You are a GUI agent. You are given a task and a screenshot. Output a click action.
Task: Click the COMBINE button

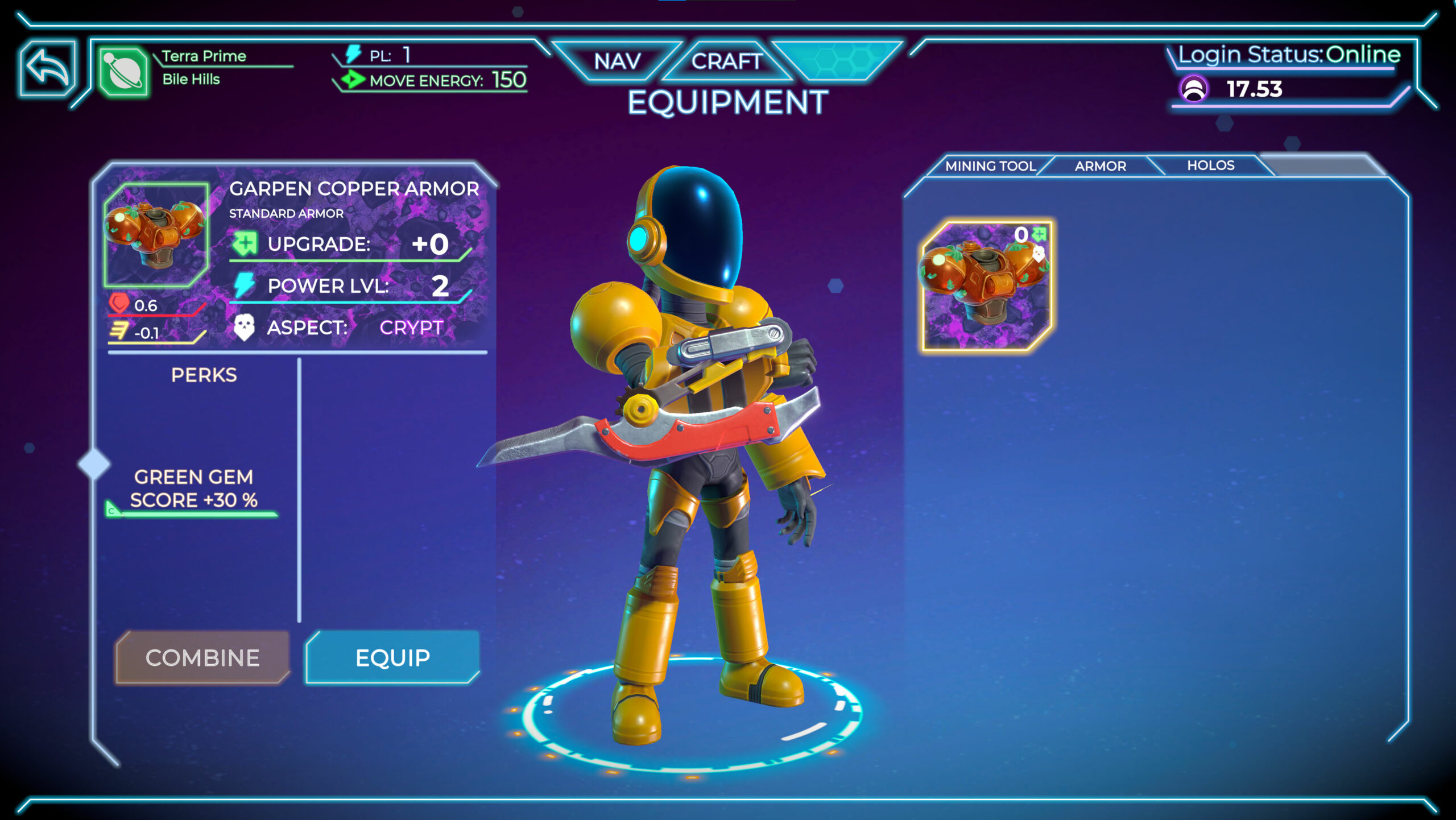(202, 657)
